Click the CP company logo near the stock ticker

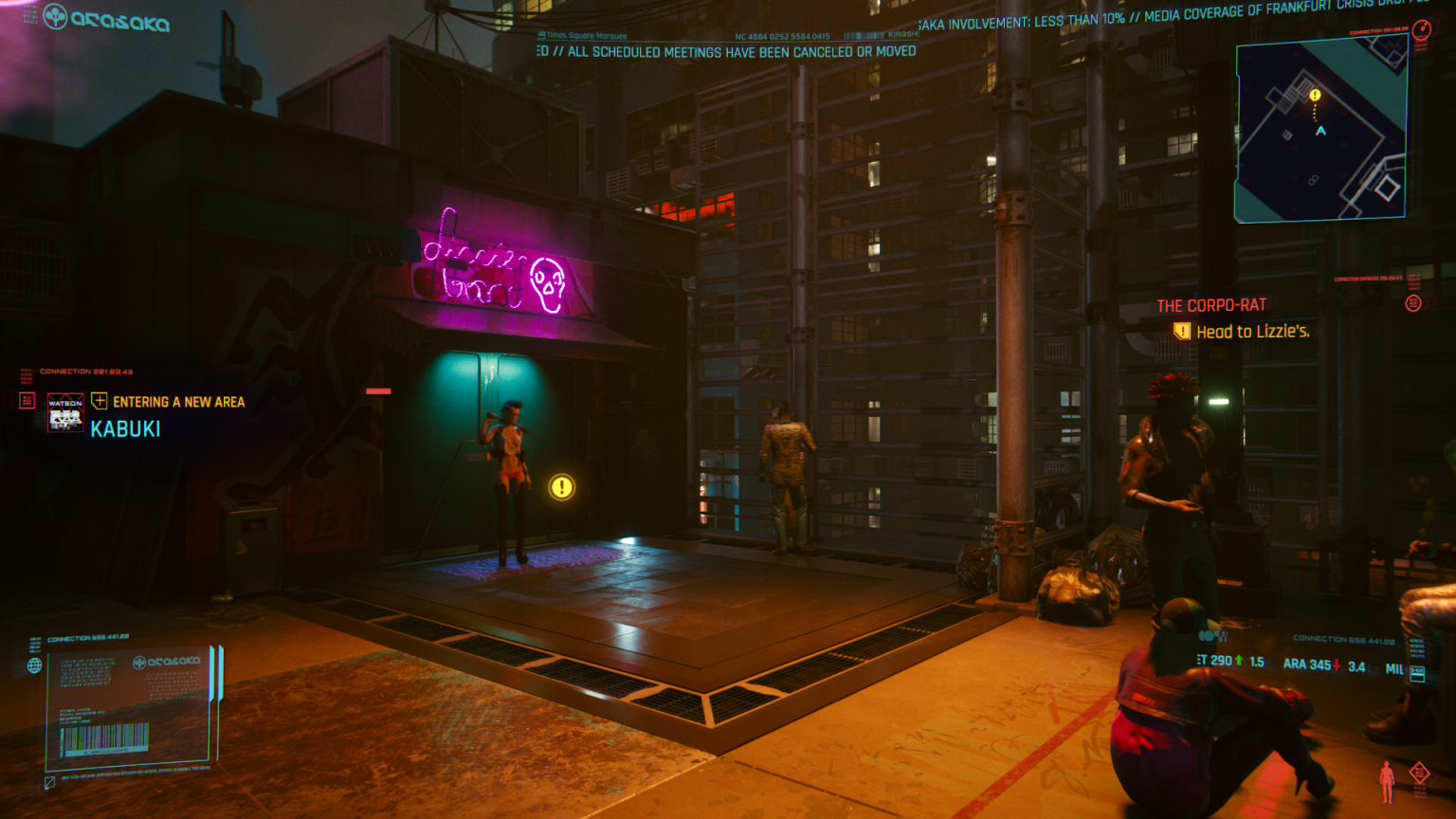(1213, 637)
